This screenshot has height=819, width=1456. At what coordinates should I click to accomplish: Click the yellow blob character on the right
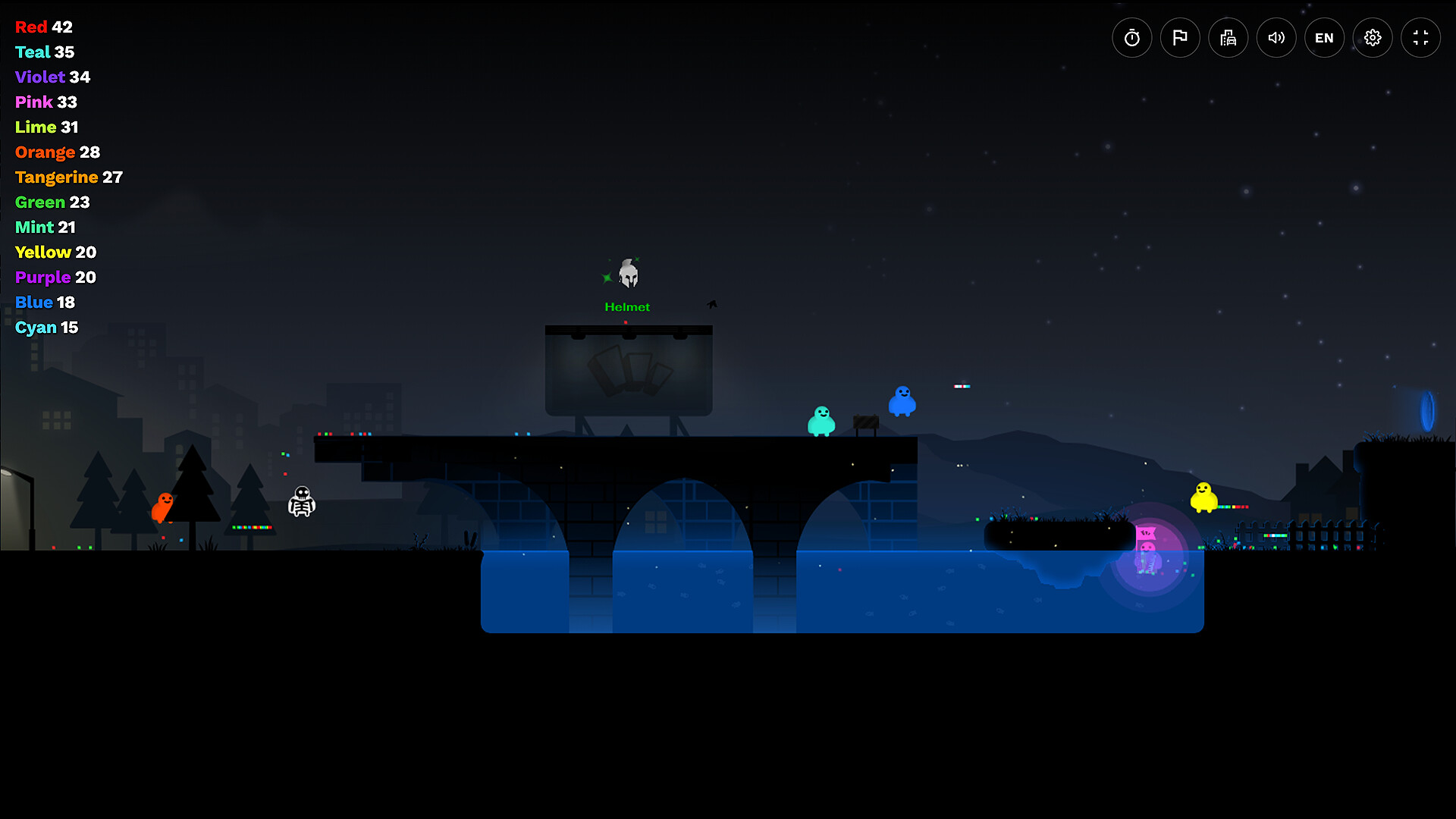1203,499
